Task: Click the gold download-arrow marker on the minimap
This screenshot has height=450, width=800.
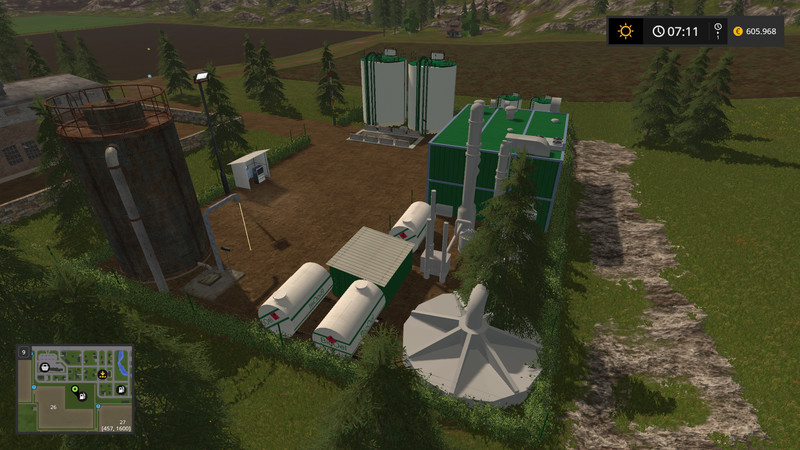Action: [100, 374]
